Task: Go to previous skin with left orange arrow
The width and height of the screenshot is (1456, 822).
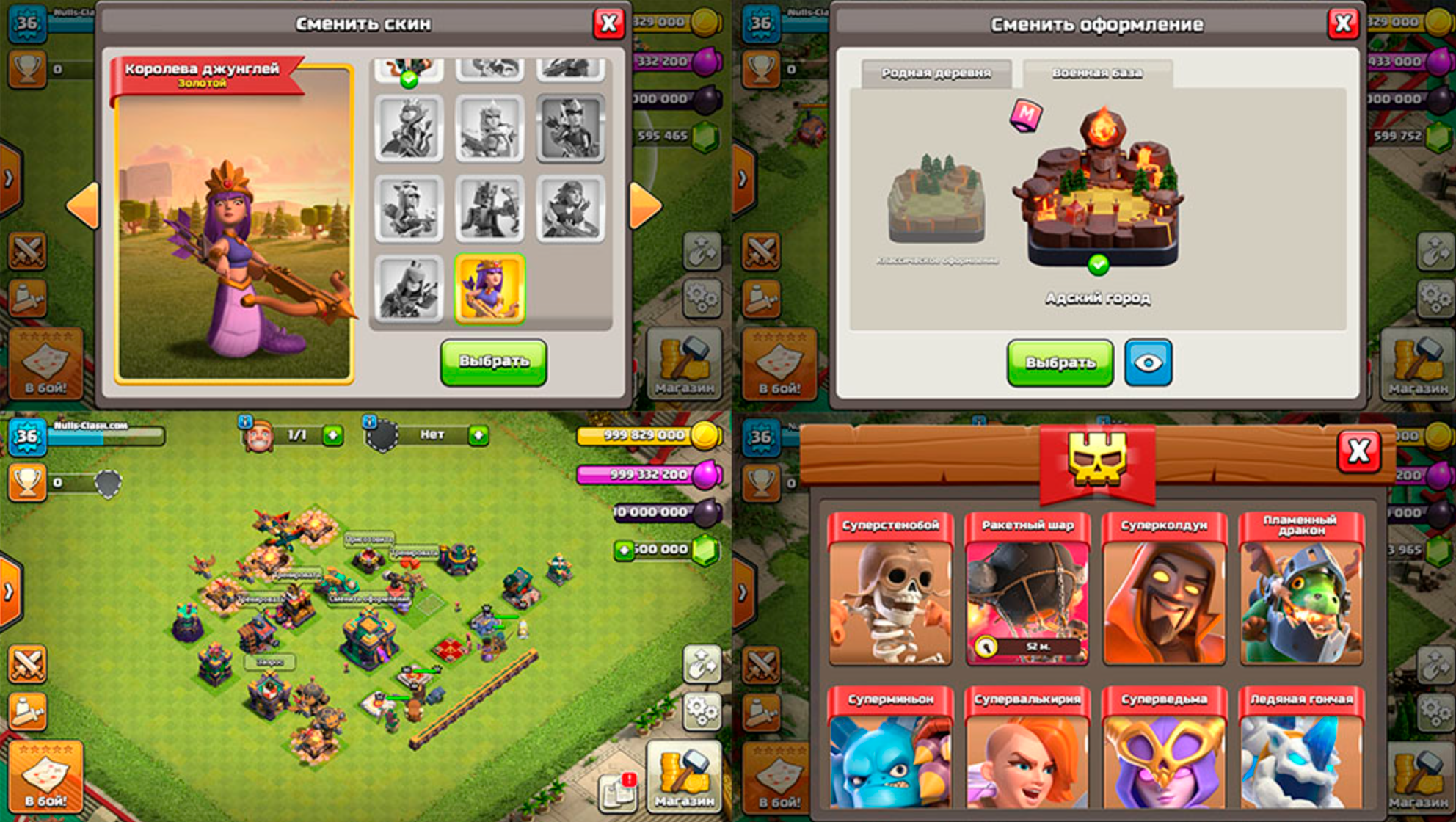Action: [x=83, y=205]
